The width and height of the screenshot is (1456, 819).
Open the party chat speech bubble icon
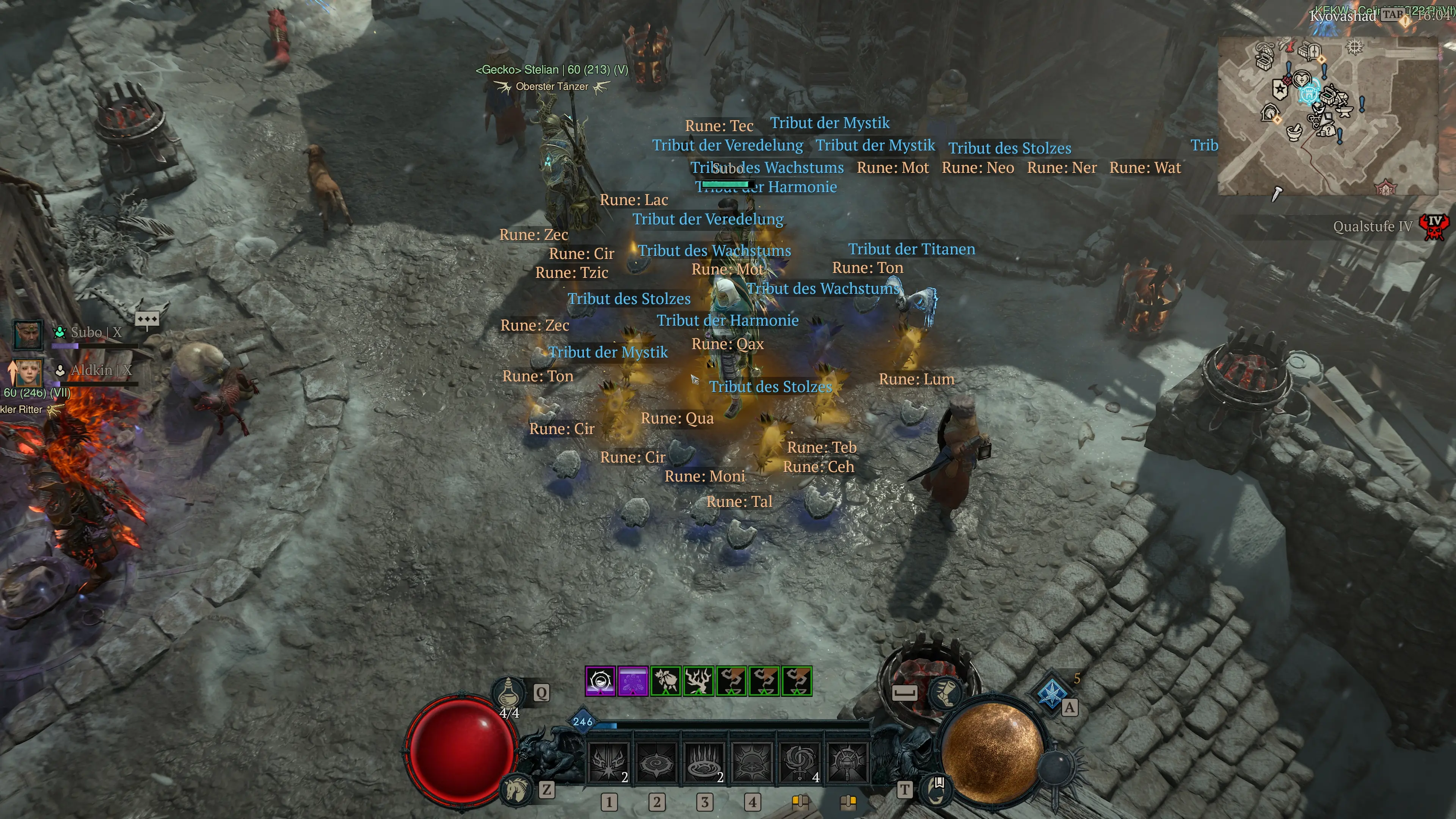pos(147,320)
